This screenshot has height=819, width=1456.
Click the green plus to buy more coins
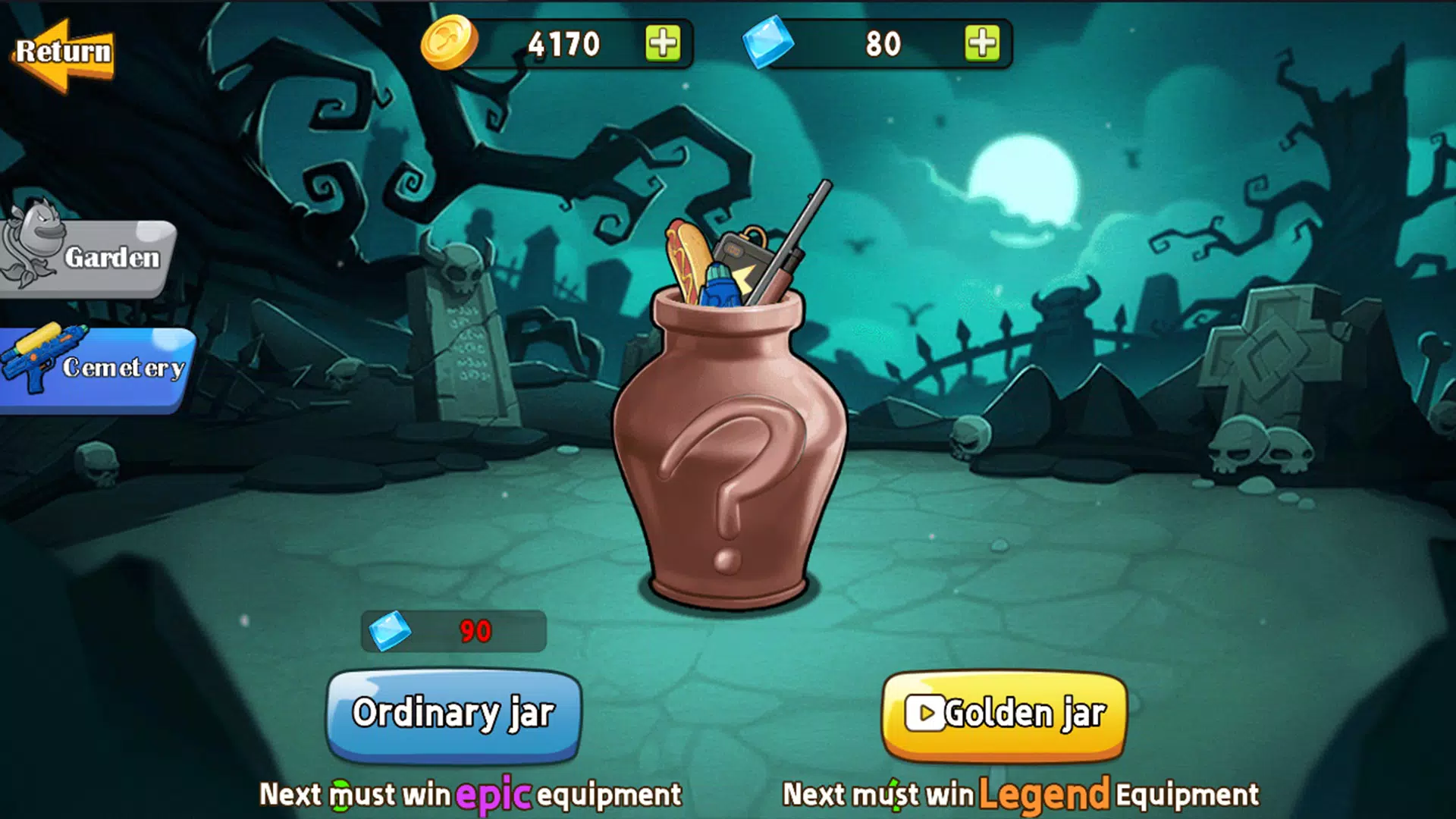pyautogui.click(x=663, y=43)
